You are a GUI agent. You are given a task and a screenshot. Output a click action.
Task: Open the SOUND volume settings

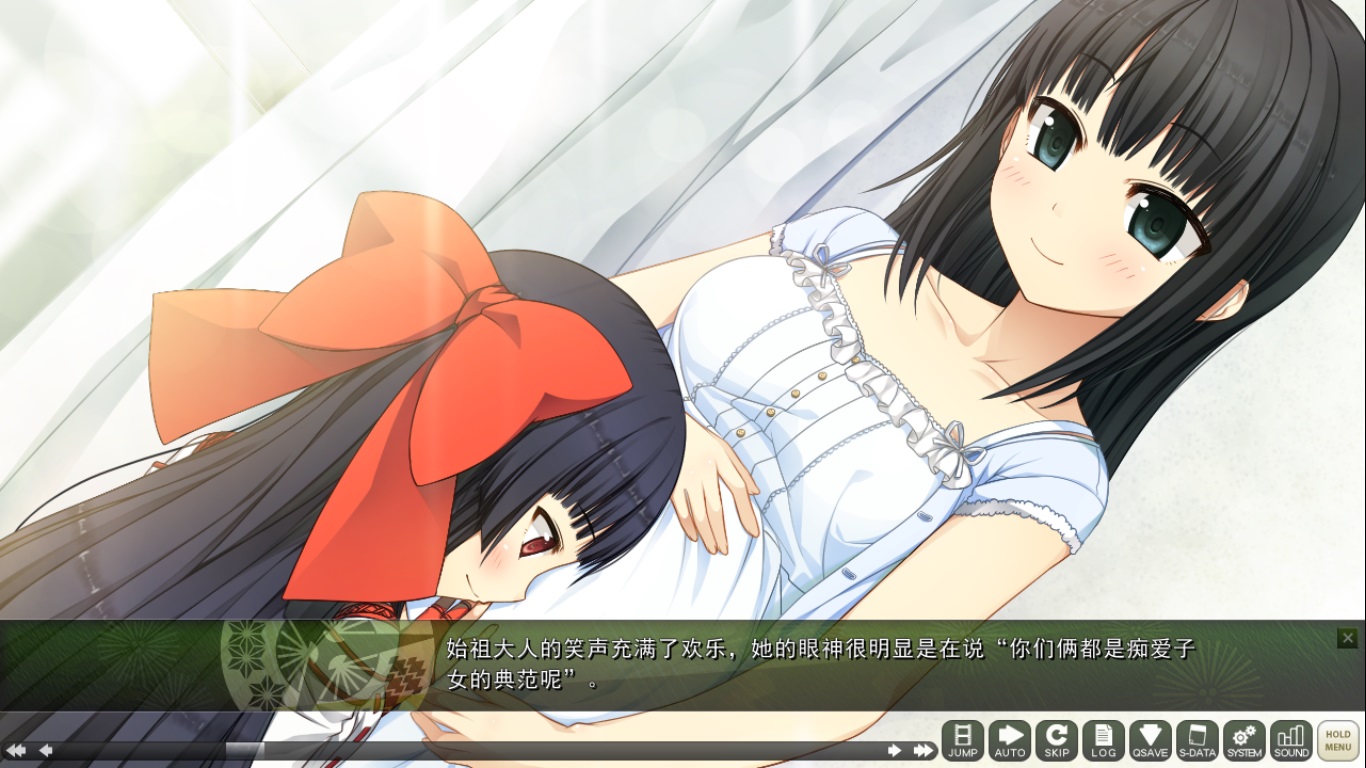click(1291, 741)
